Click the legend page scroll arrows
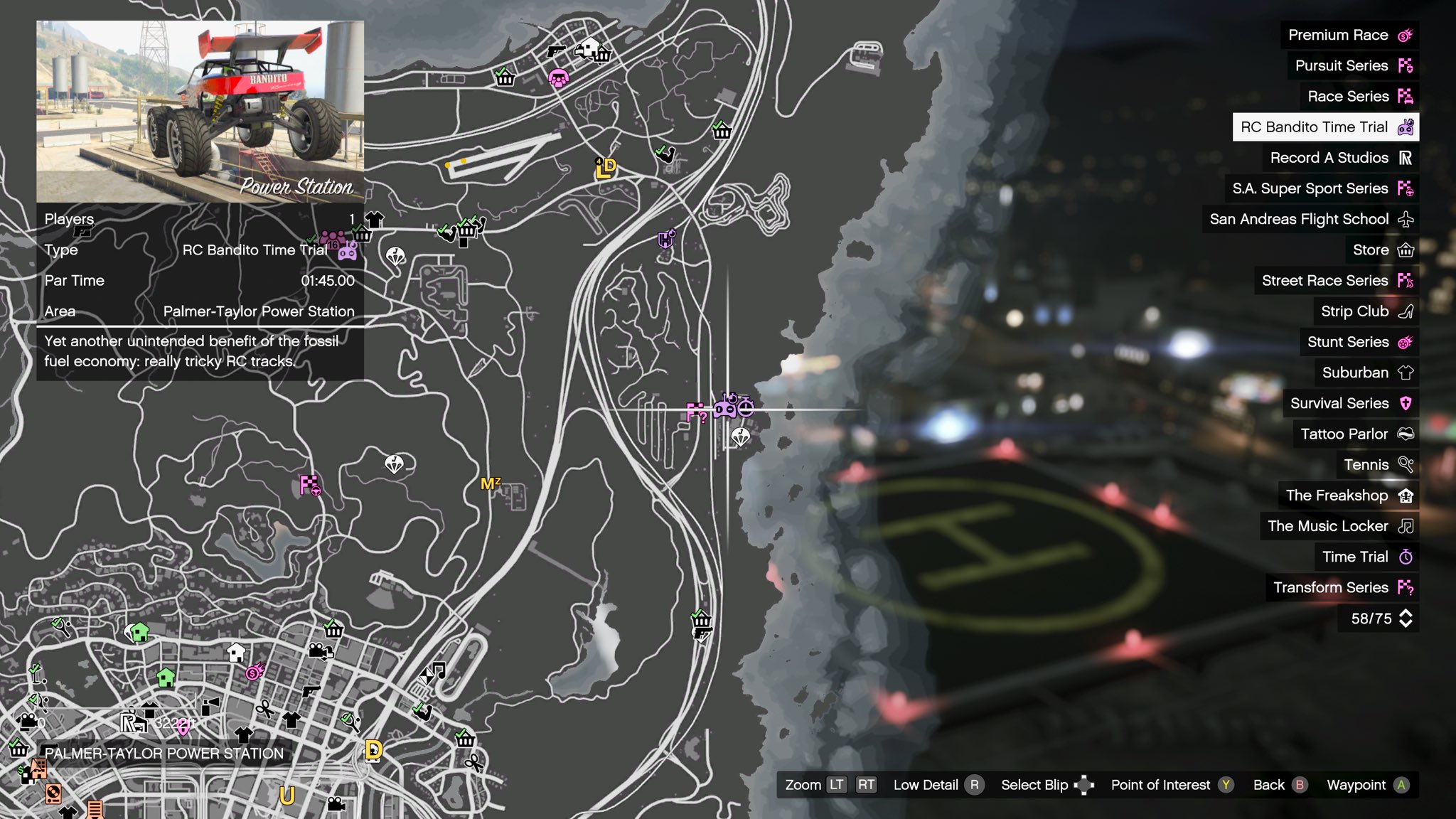The height and width of the screenshot is (819, 1456). (x=1406, y=619)
